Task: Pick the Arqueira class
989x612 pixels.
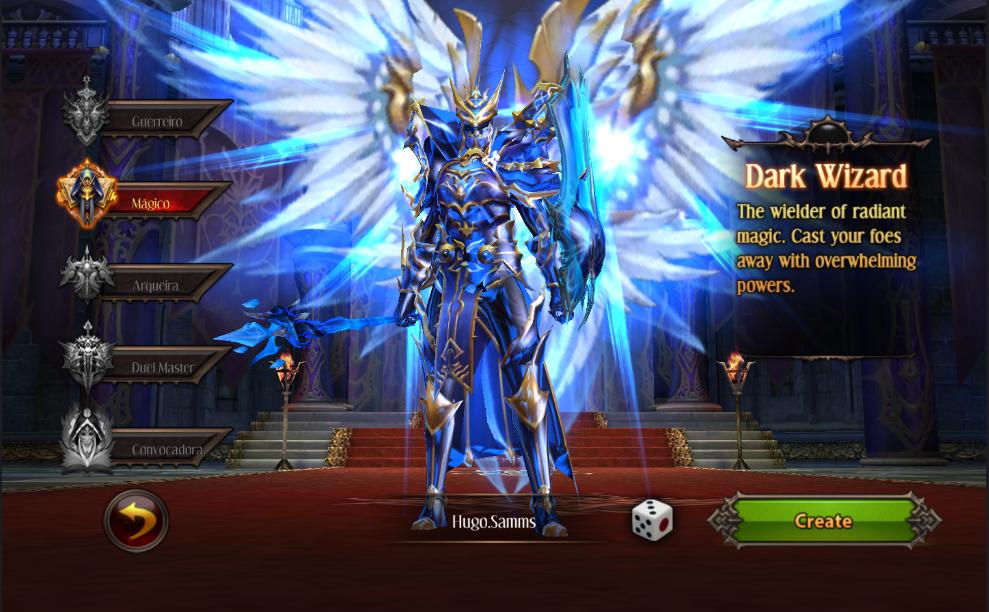Action: (x=155, y=285)
